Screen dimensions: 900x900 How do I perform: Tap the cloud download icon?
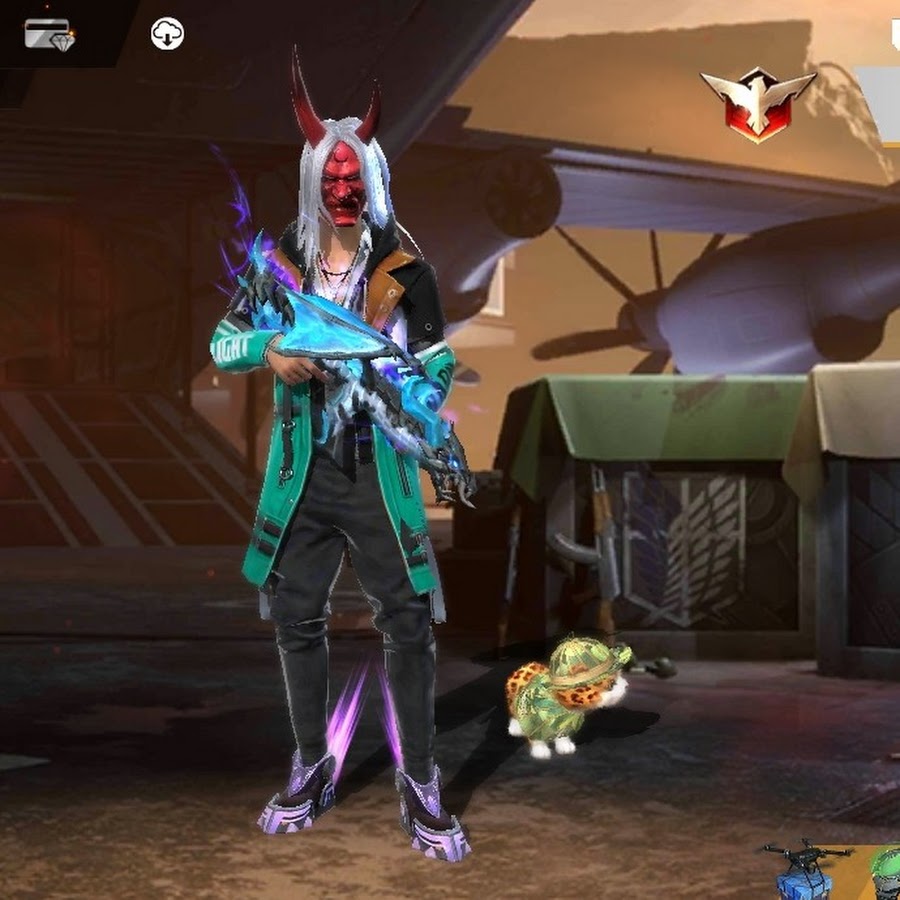tap(167, 34)
